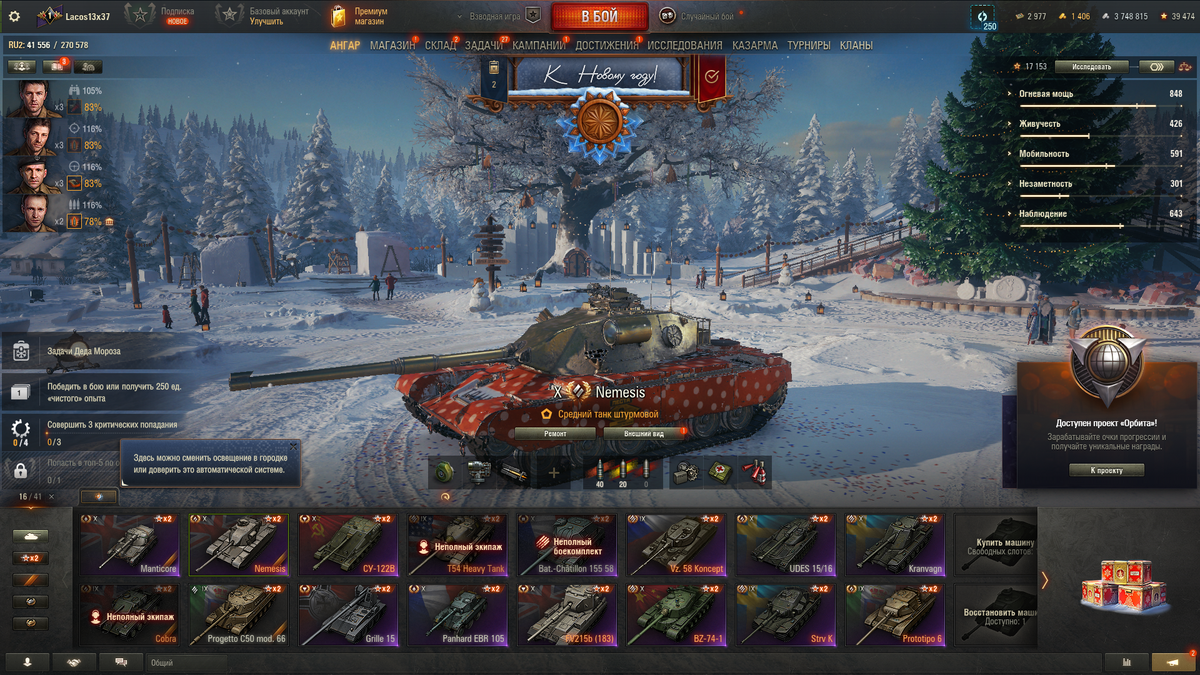
Task: Select the Strv K tank
Action: (786, 615)
